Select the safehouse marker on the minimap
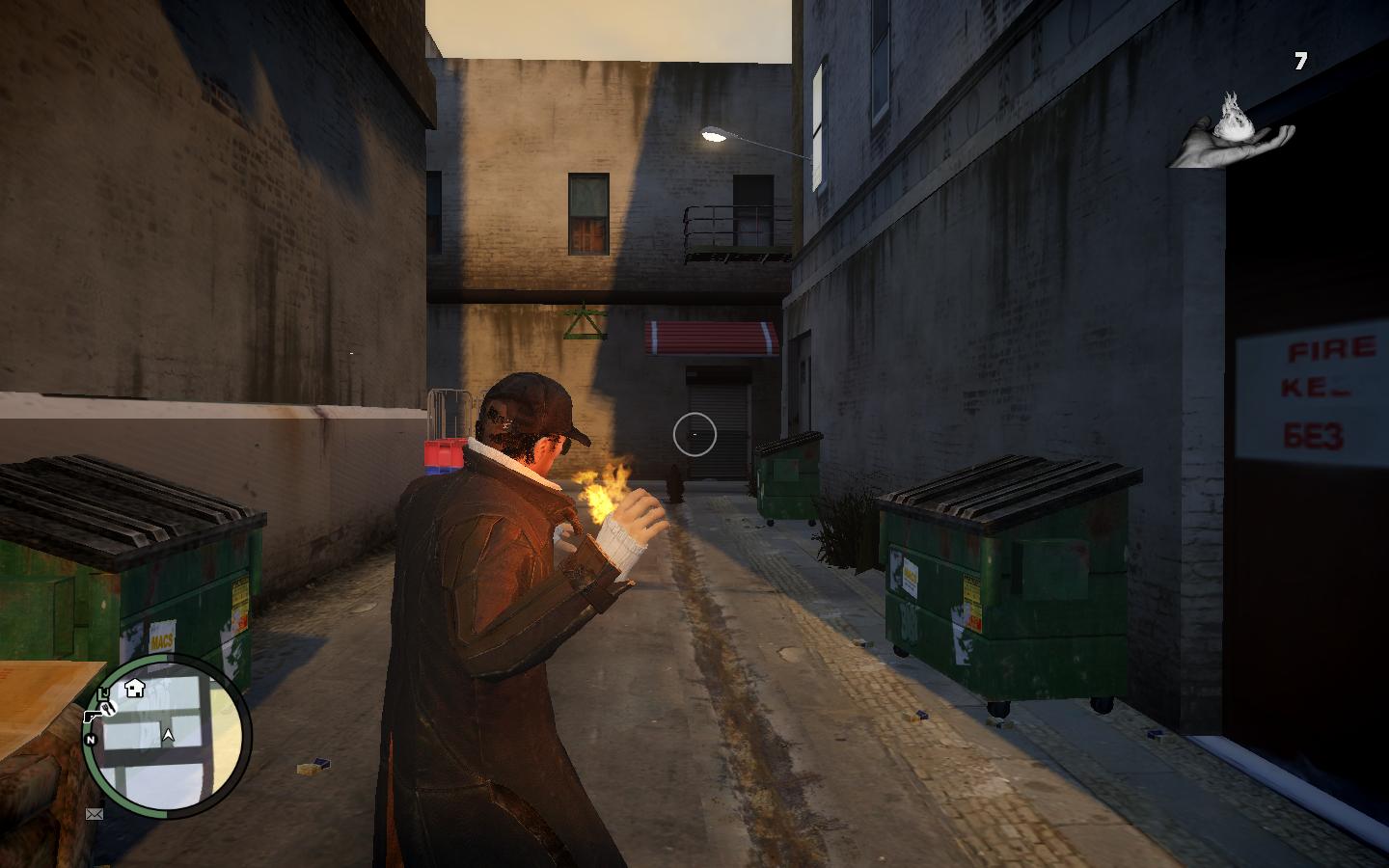This screenshot has width=1389, height=868. [134, 689]
